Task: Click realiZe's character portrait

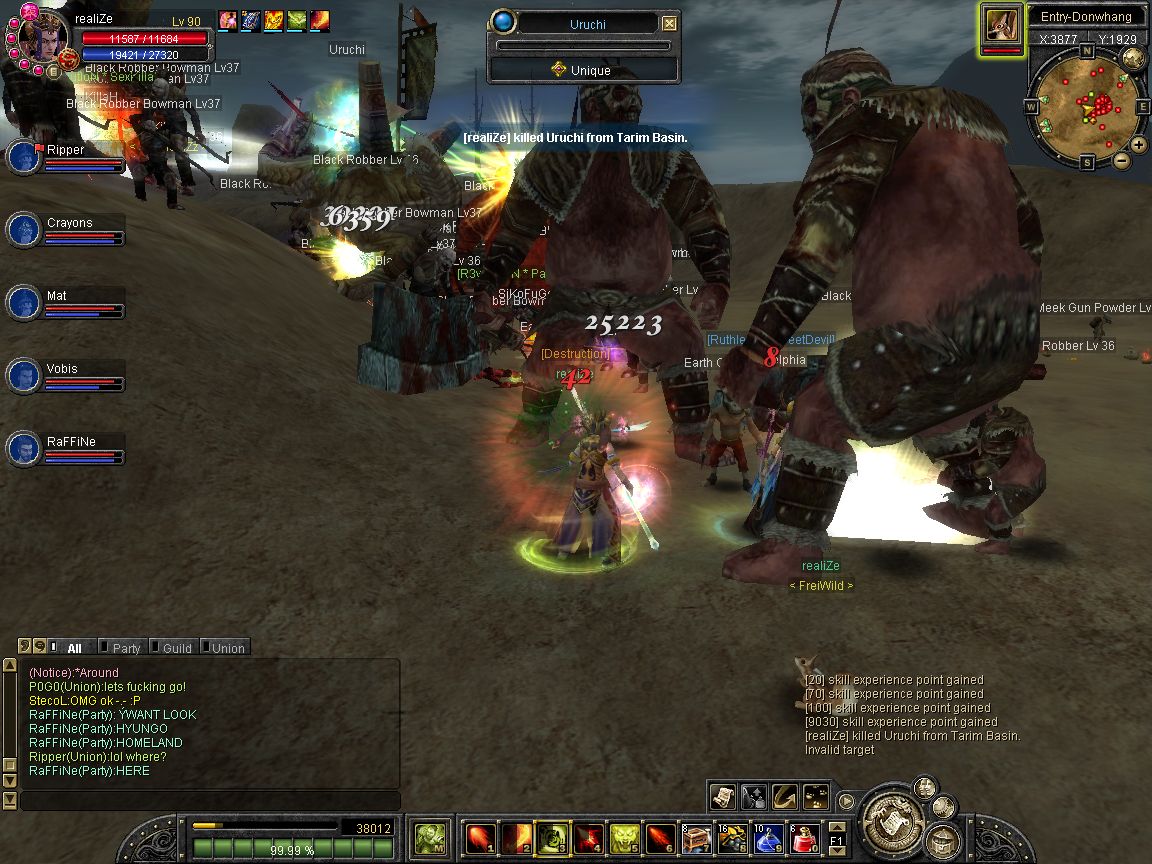Action: point(42,34)
